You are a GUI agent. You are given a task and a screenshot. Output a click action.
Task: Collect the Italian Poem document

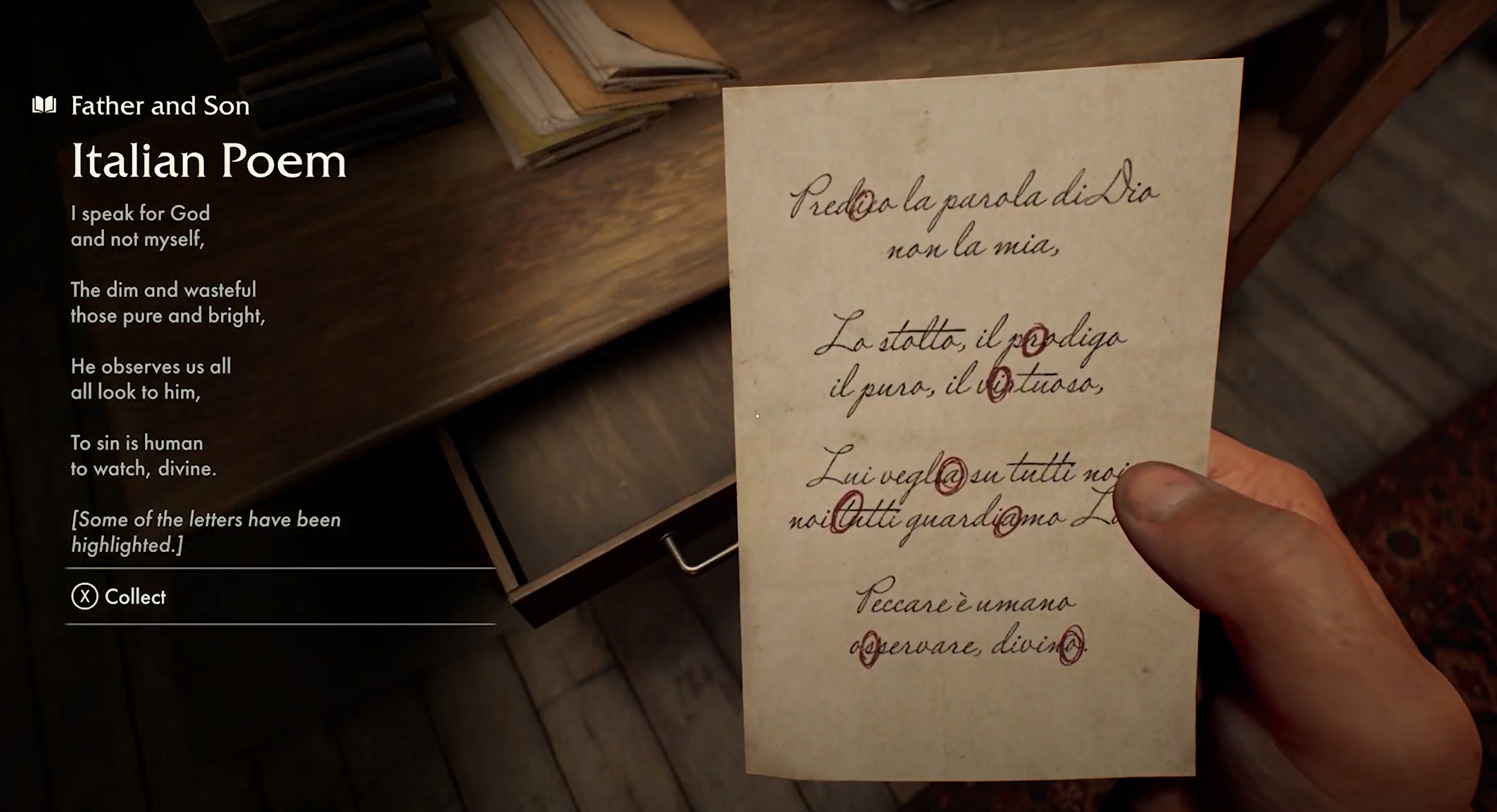pos(119,597)
